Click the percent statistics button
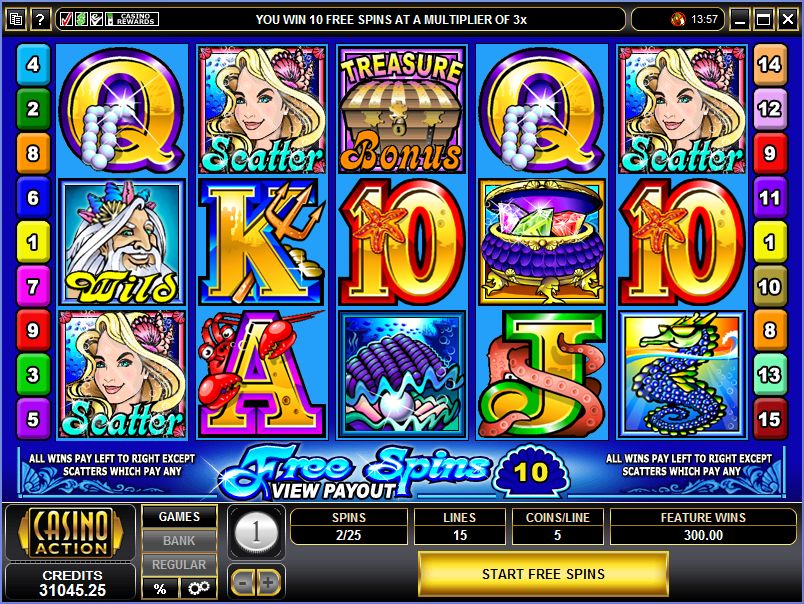This screenshot has height=604, width=804. pyautogui.click(x=160, y=588)
